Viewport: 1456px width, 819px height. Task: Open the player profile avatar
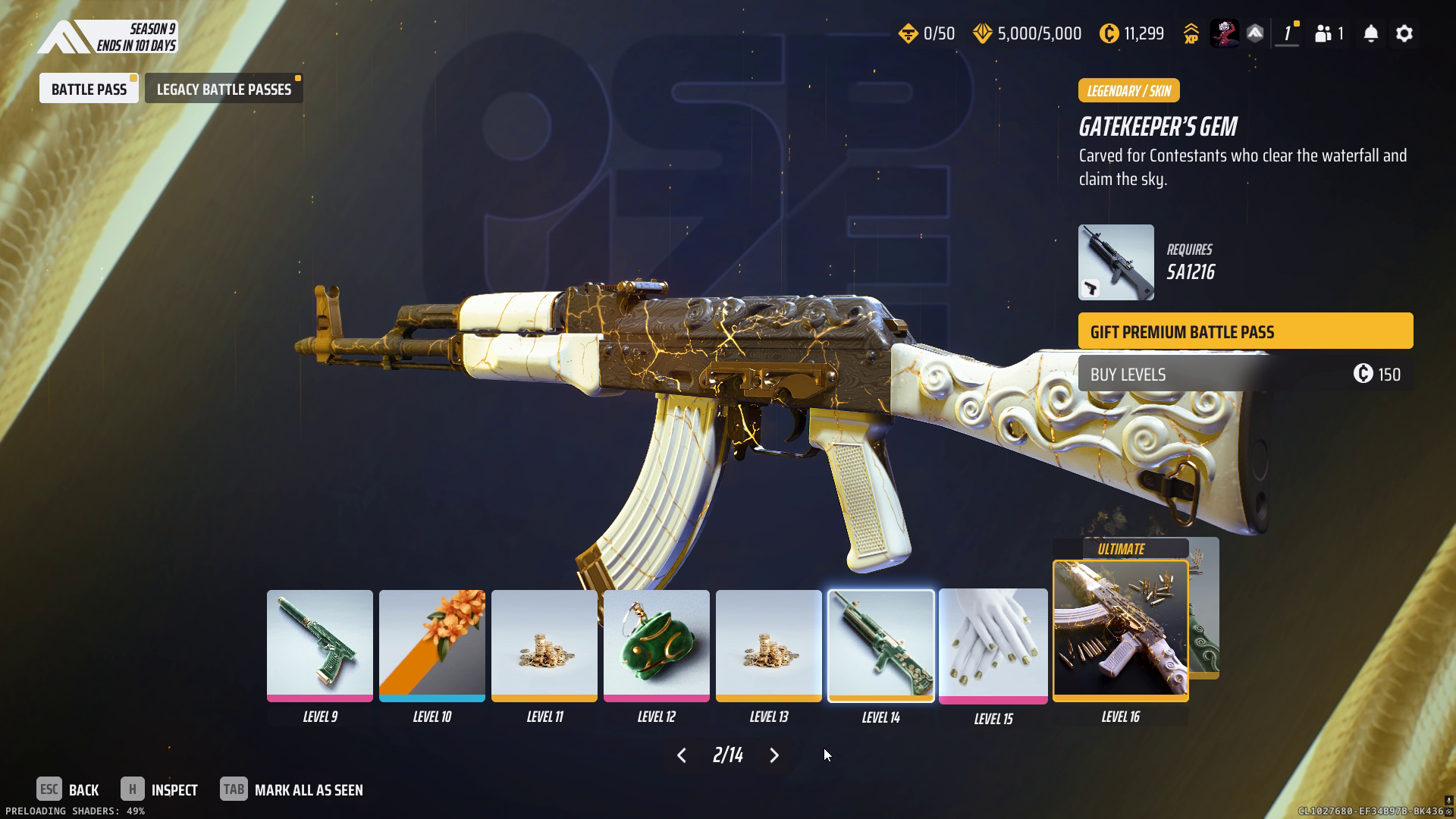click(1224, 34)
